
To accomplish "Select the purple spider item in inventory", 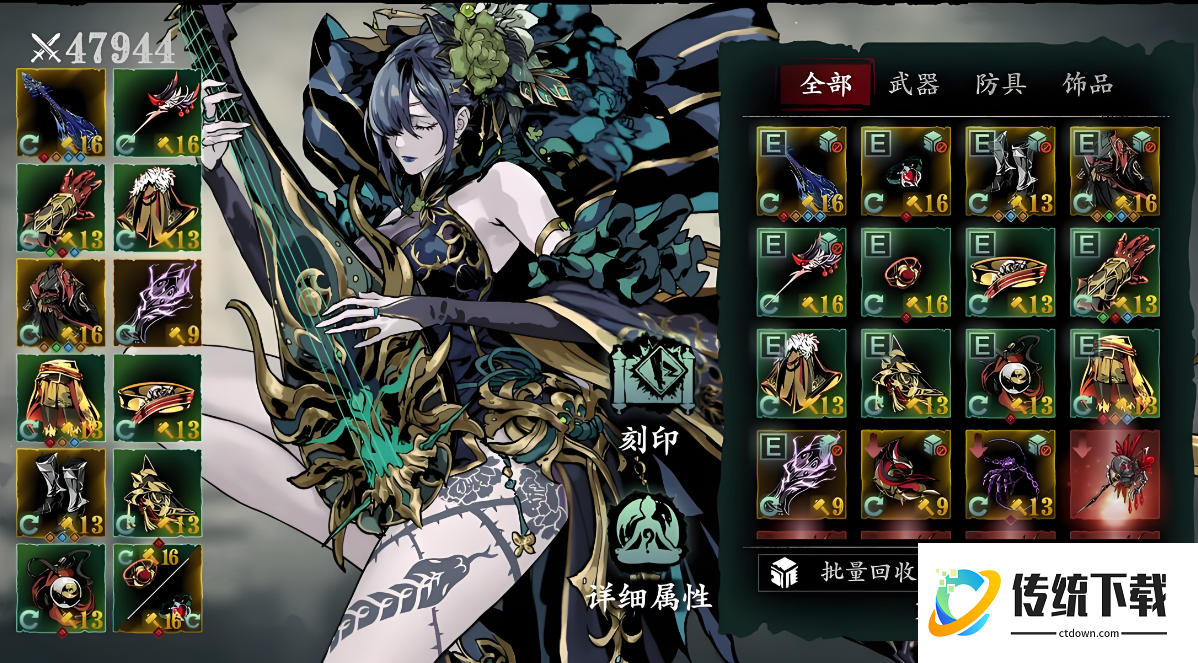I will (1009, 474).
